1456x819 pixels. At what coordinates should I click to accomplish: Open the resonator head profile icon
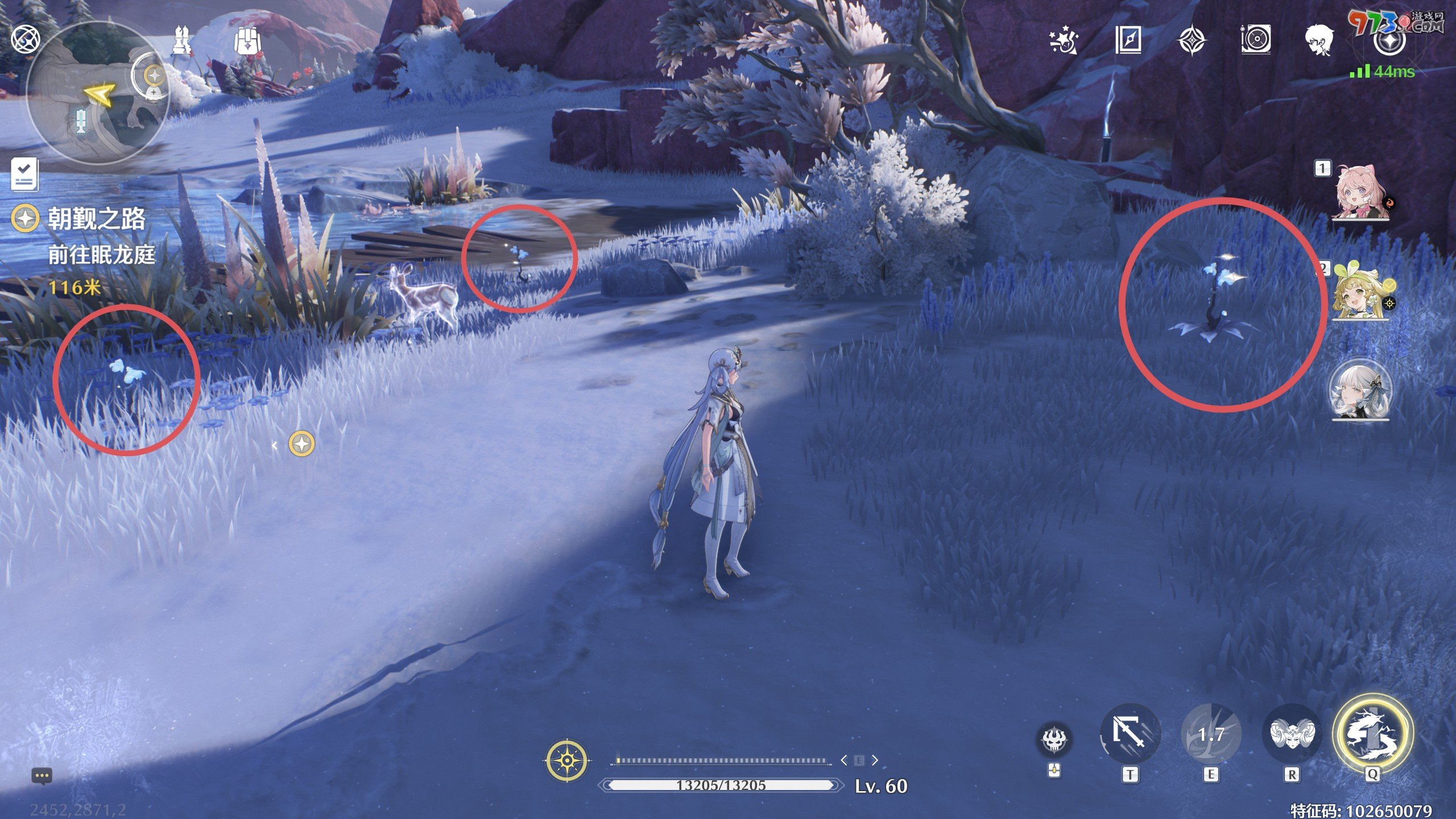[1319, 40]
